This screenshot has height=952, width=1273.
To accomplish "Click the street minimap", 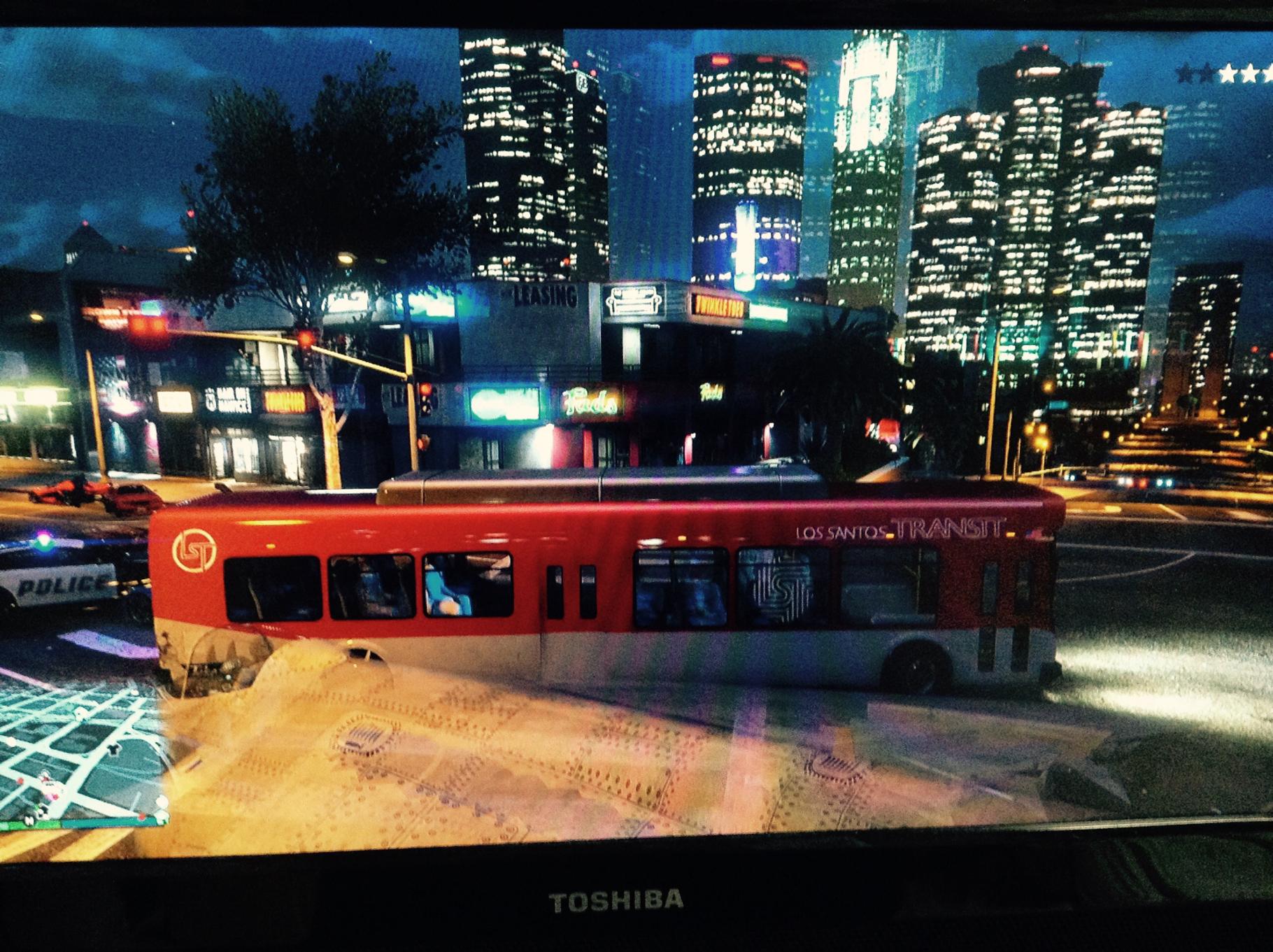I will click(77, 741).
